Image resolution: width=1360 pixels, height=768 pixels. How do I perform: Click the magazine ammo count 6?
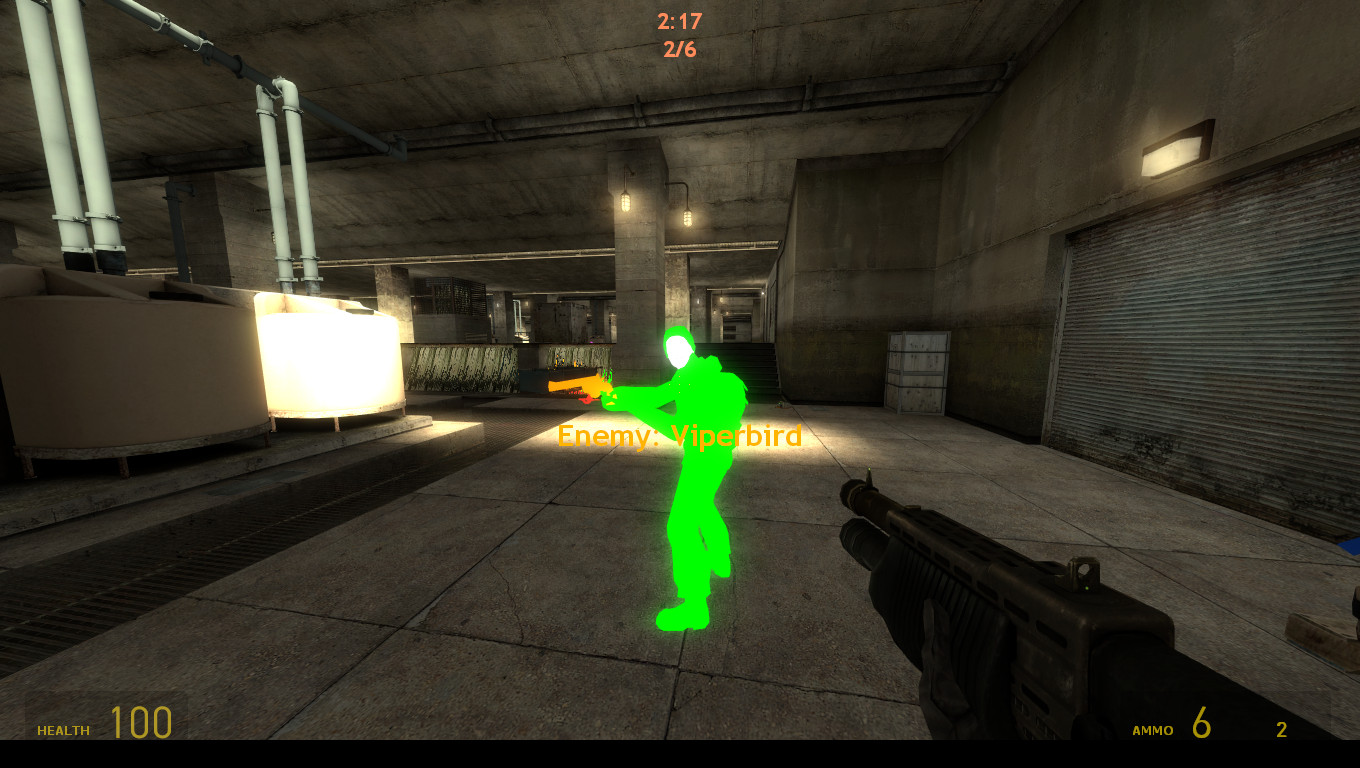tap(1199, 723)
